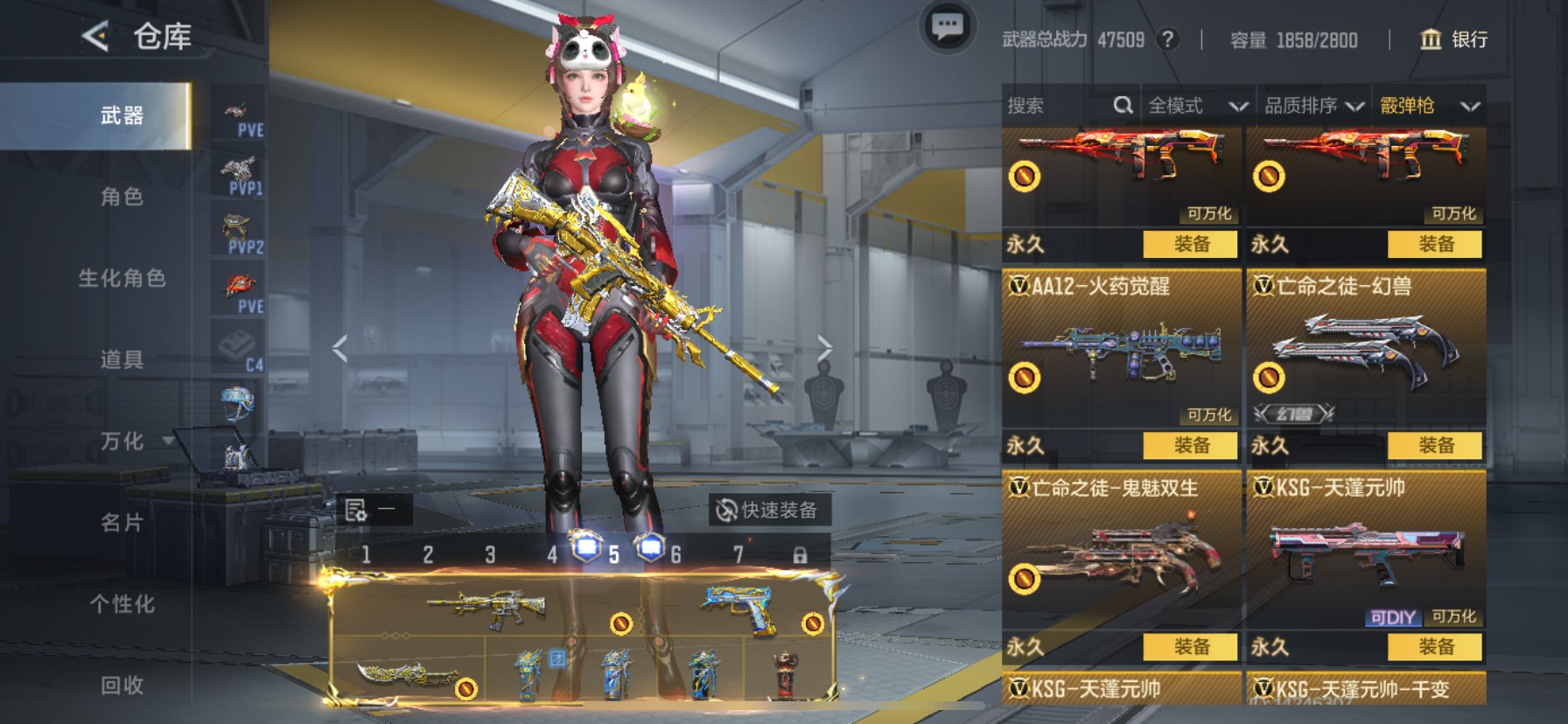This screenshot has height=724, width=1568.
Task: Open the chat bubble icon
Action: pyautogui.click(x=947, y=27)
